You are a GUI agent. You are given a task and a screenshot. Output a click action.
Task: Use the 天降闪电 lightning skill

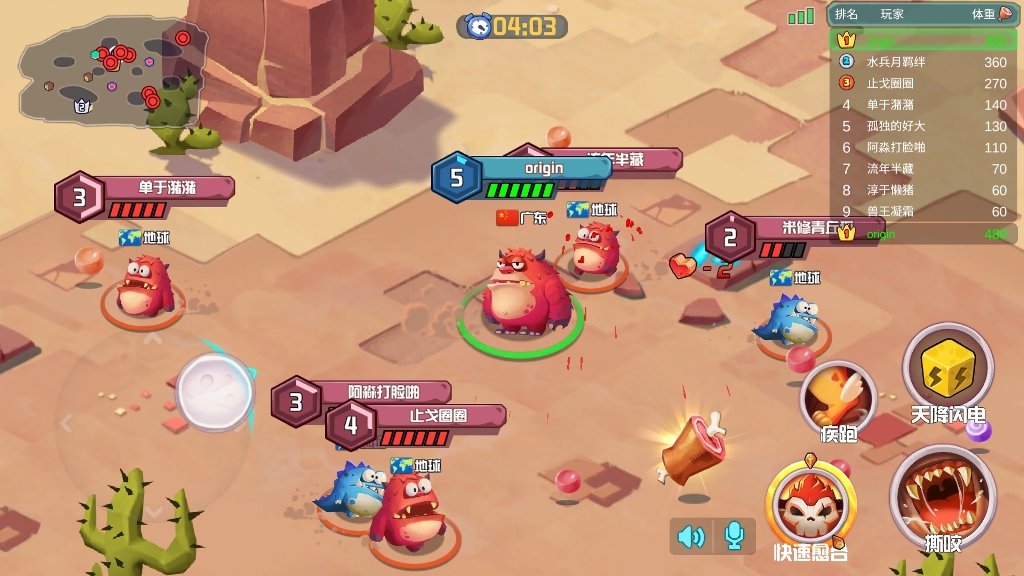point(947,368)
